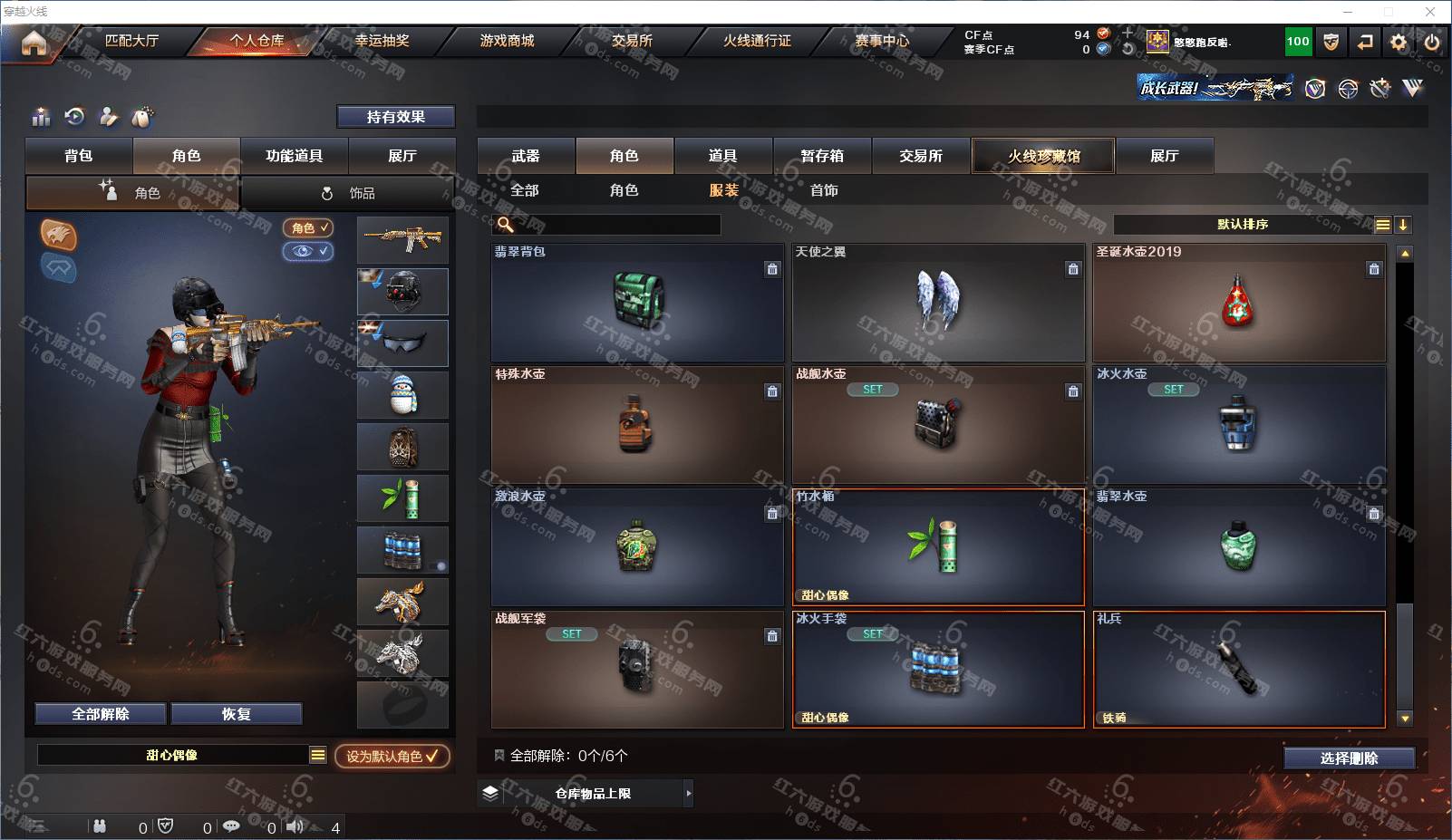The image size is (1452, 840).
Task: Open the 默认排序 sort dropdown
Action: pos(1242,225)
